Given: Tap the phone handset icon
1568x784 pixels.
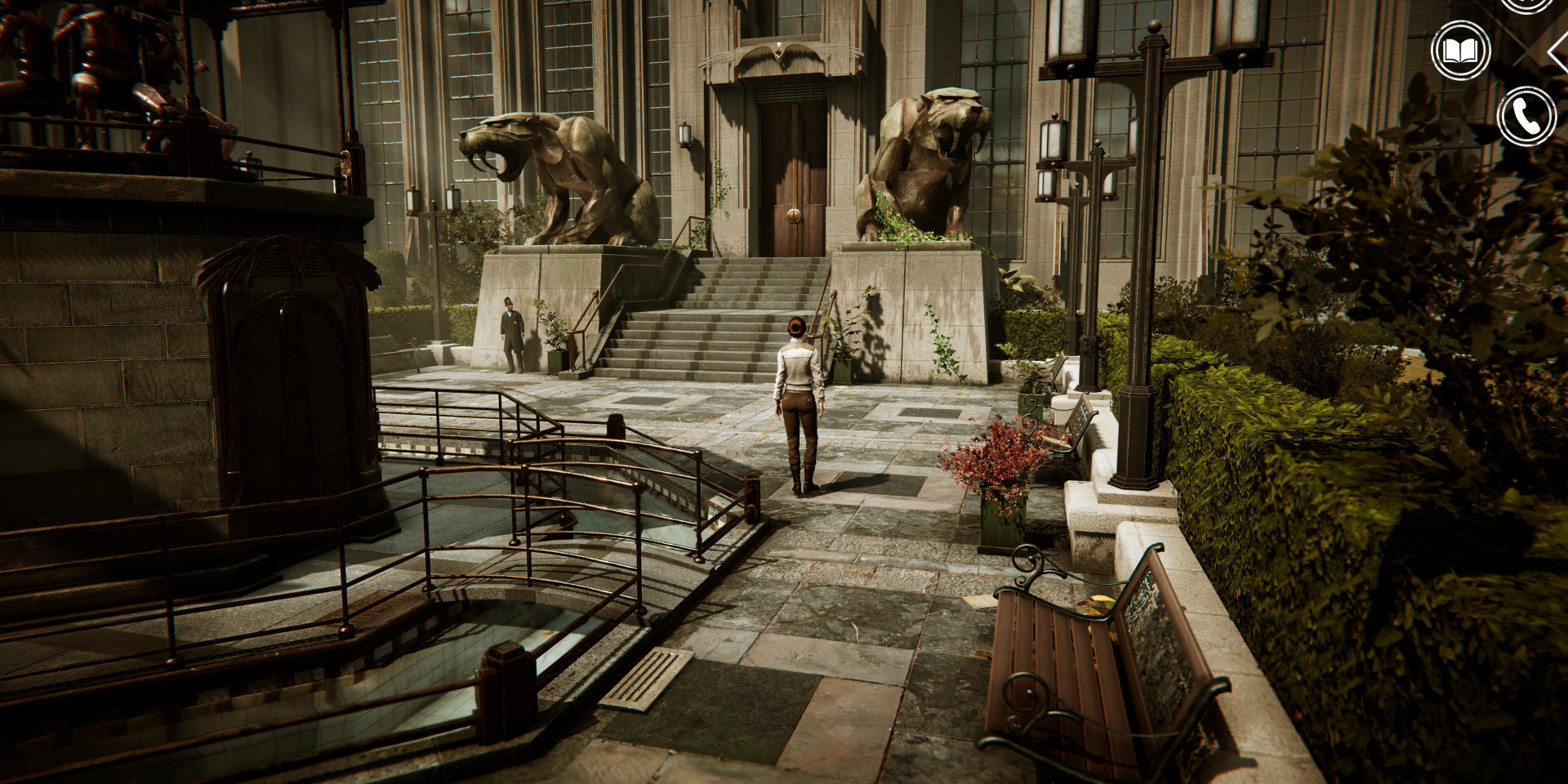Looking at the screenshot, I should pos(1526,116).
